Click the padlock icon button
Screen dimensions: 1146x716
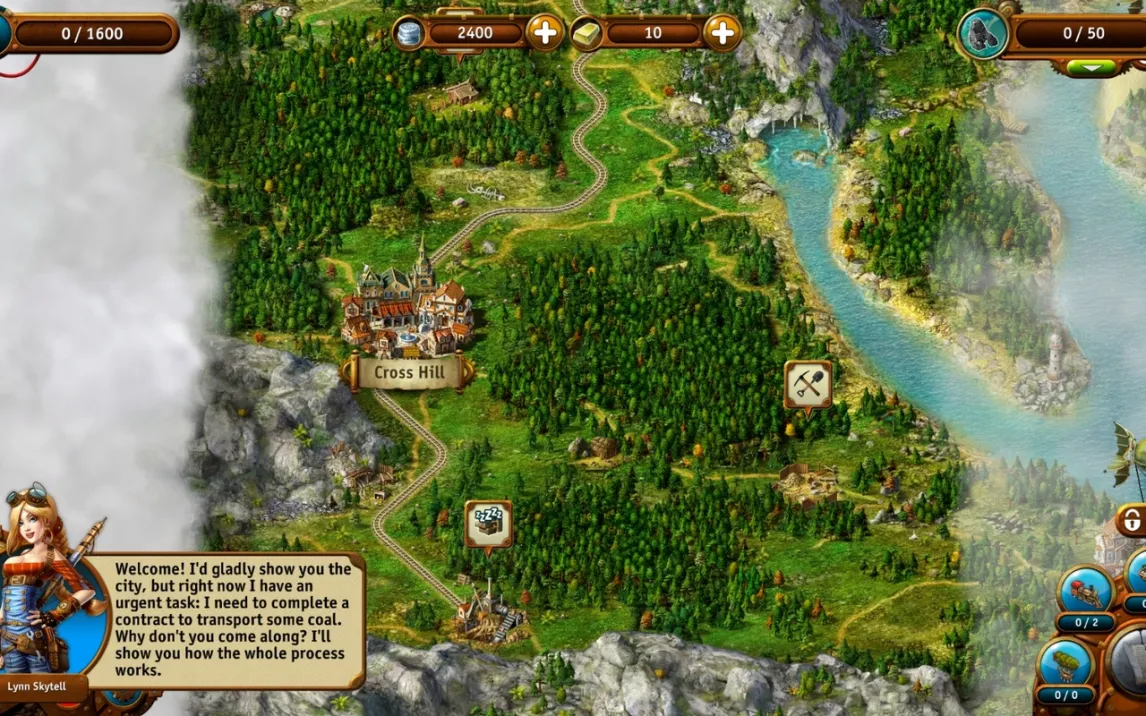[1131, 521]
